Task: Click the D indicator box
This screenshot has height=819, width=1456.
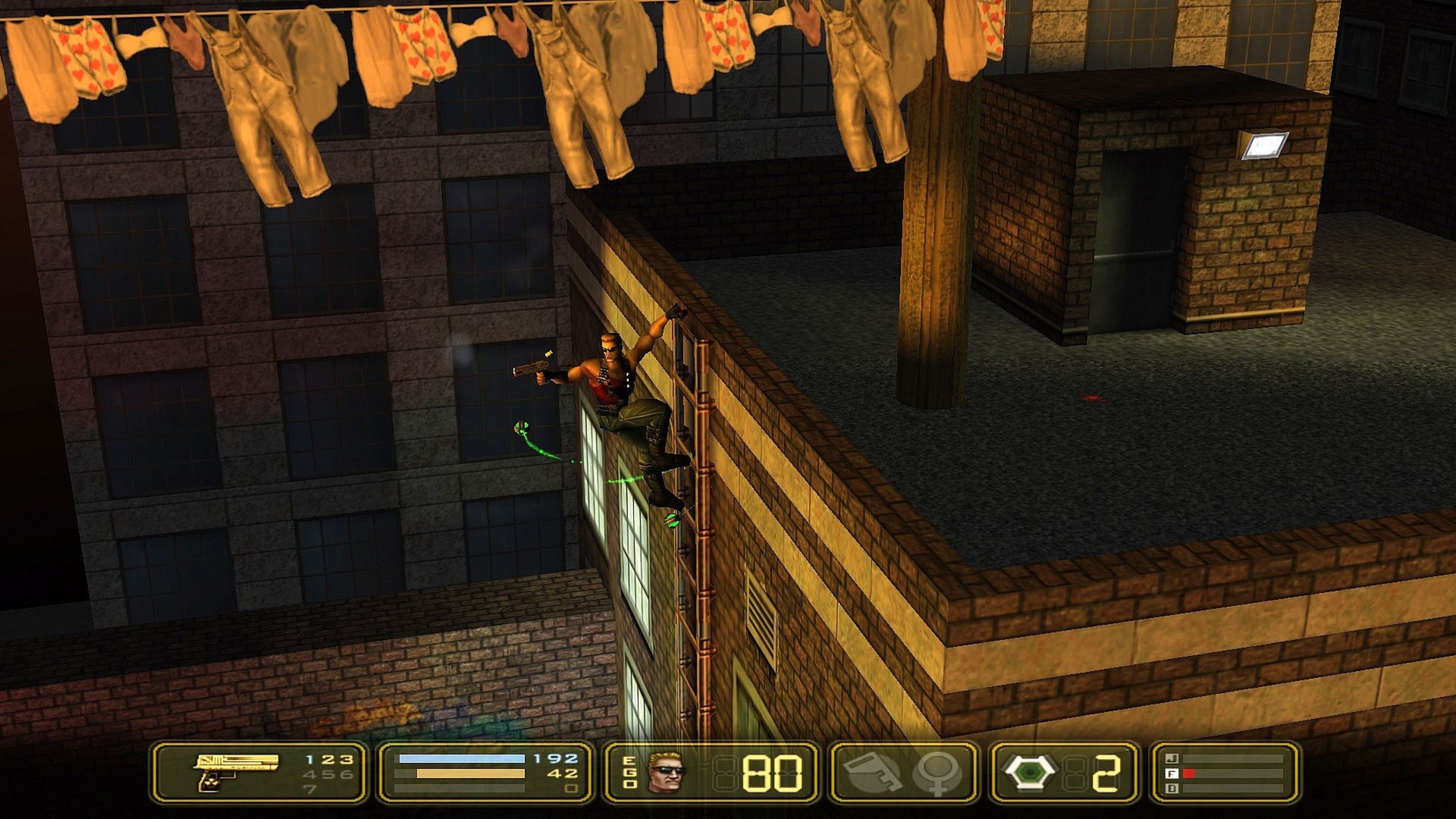Action: [x=1172, y=789]
